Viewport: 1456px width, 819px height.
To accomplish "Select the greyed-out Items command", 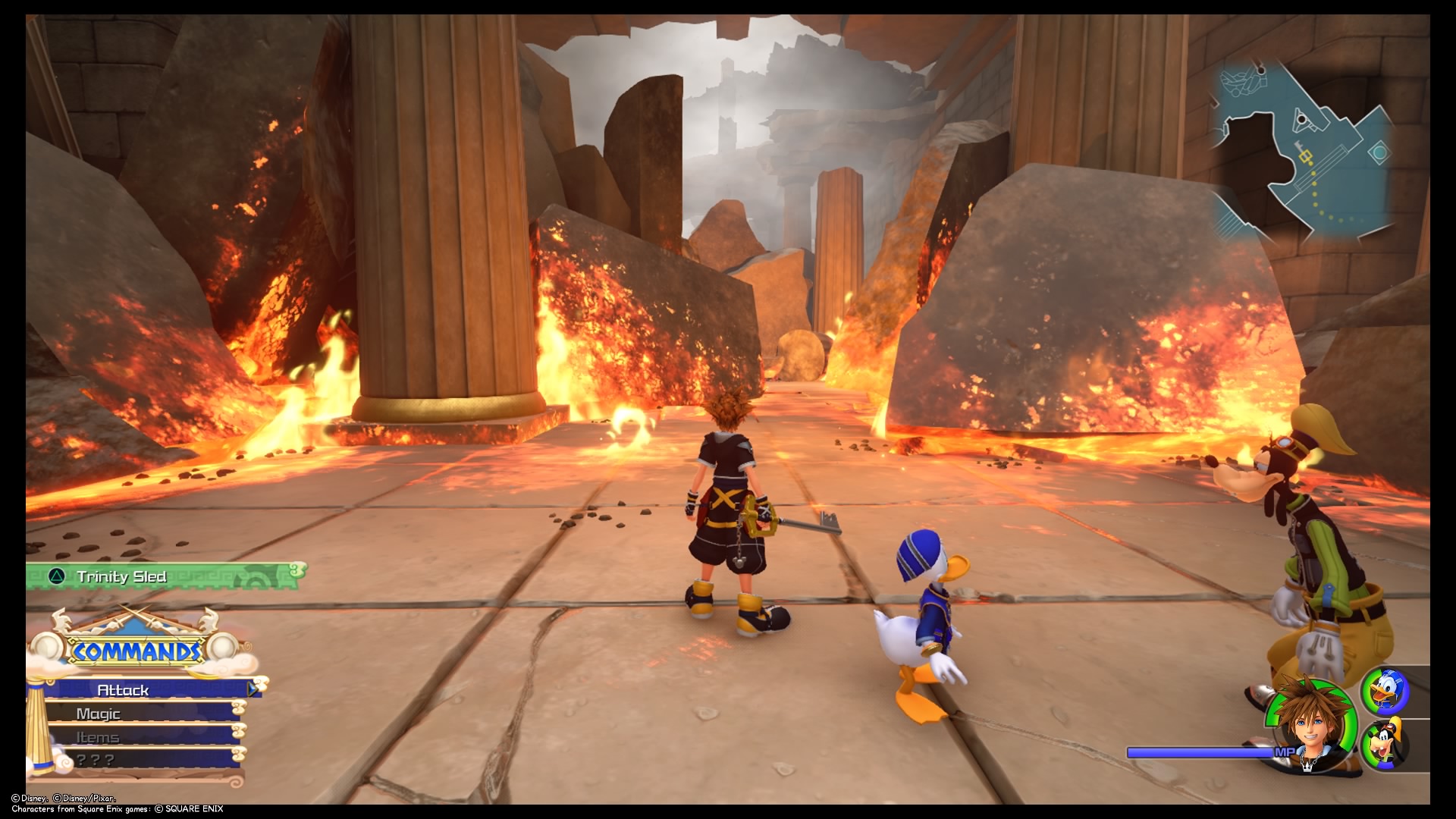I will click(99, 737).
